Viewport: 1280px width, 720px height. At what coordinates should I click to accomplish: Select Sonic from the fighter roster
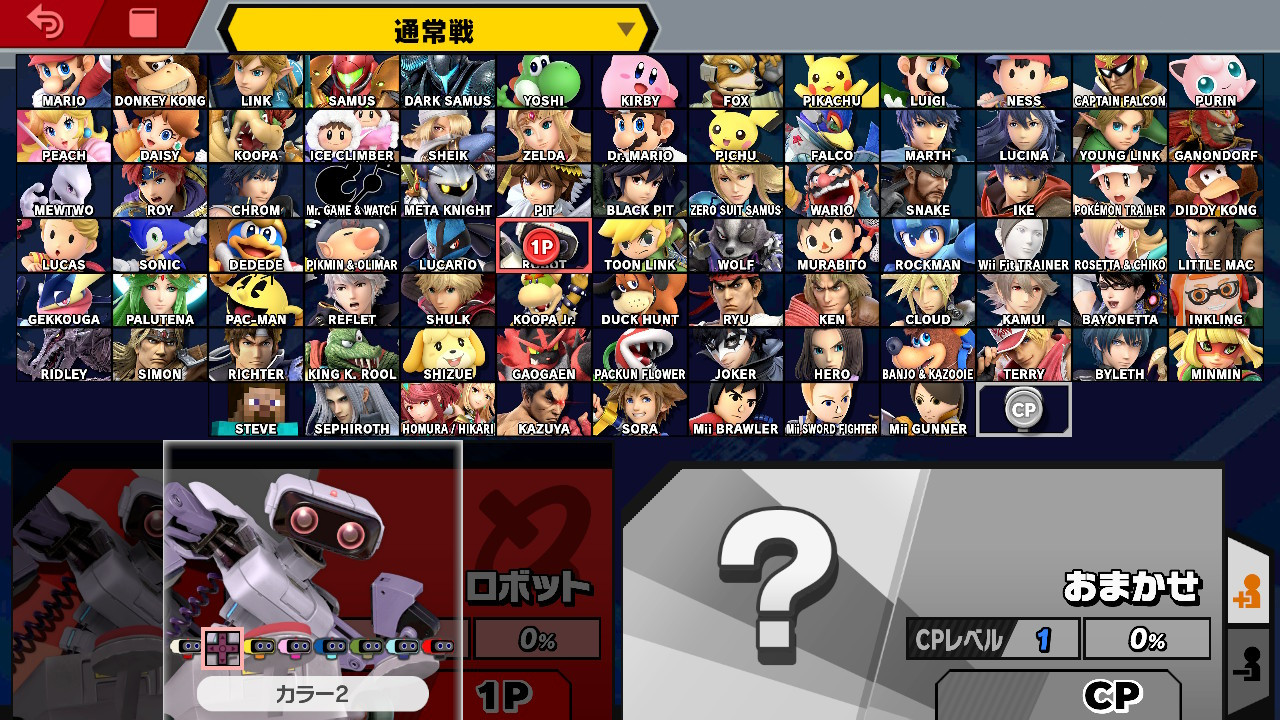pyautogui.click(x=160, y=244)
